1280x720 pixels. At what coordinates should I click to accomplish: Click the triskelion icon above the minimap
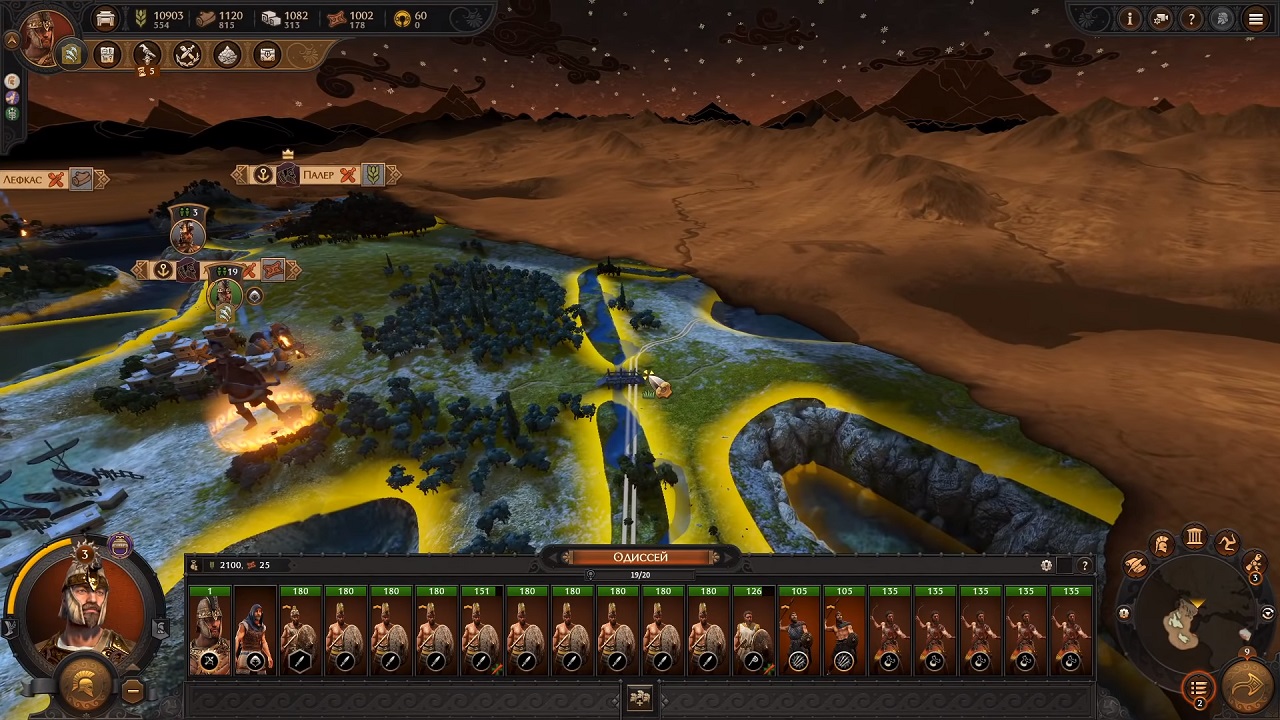click(1228, 544)
